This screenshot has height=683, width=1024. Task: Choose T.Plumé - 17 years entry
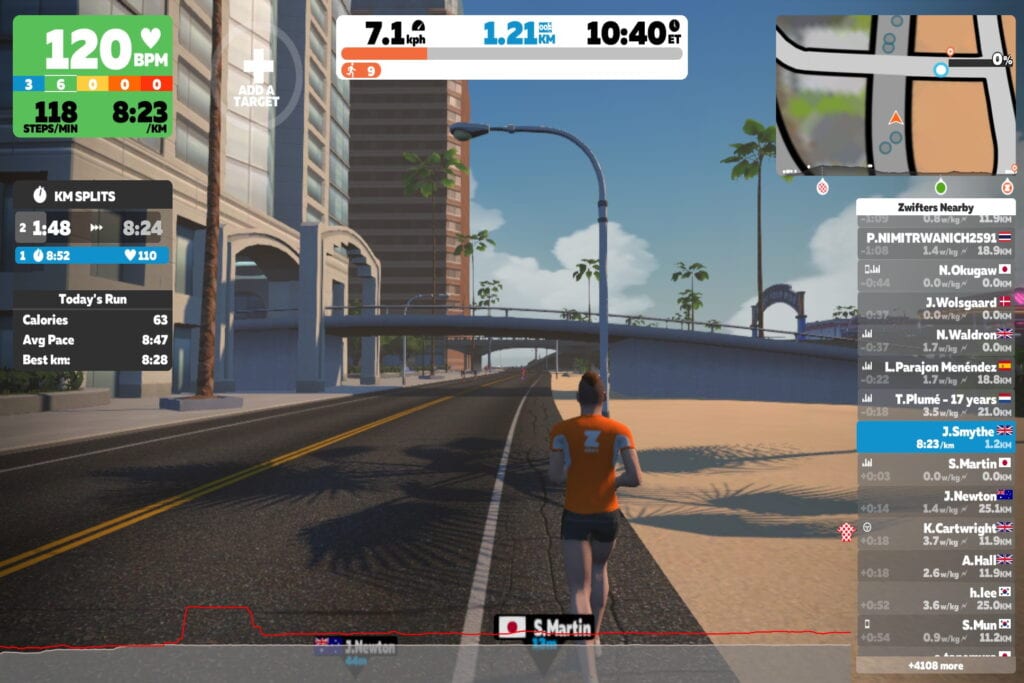[x=935, y=405]
